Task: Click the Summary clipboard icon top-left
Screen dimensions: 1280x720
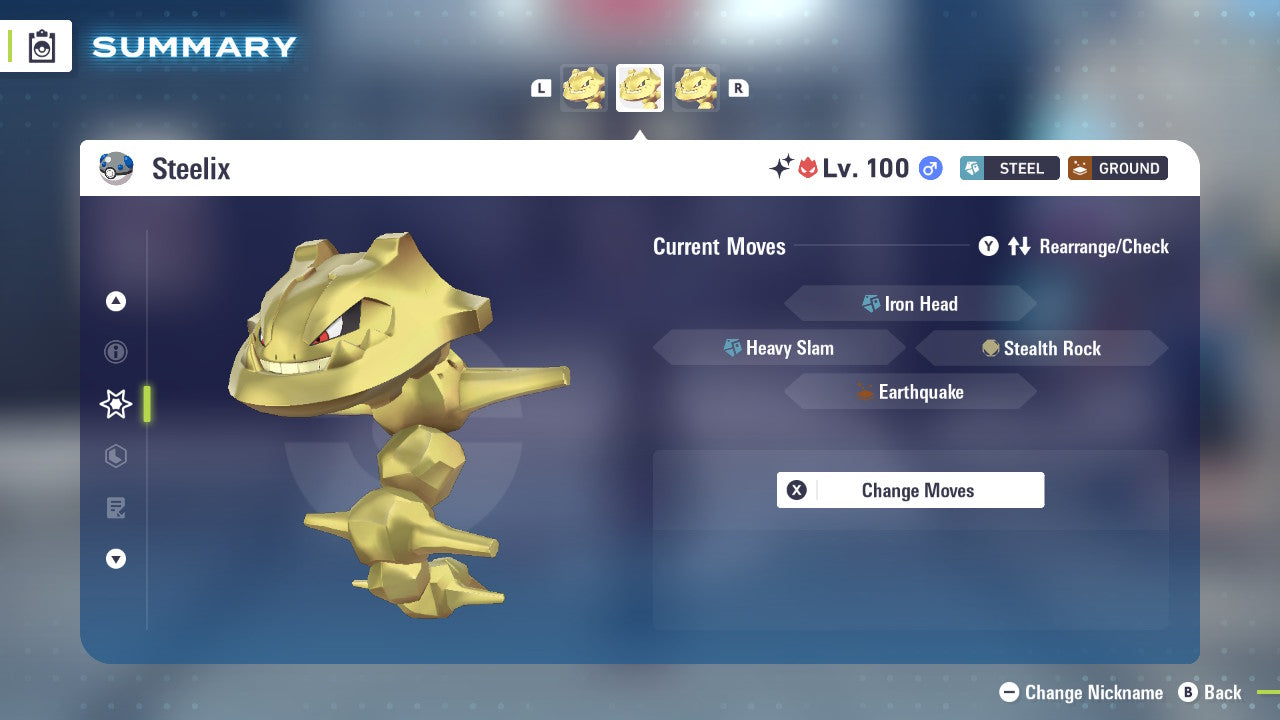Action: (x=41, y=46)
